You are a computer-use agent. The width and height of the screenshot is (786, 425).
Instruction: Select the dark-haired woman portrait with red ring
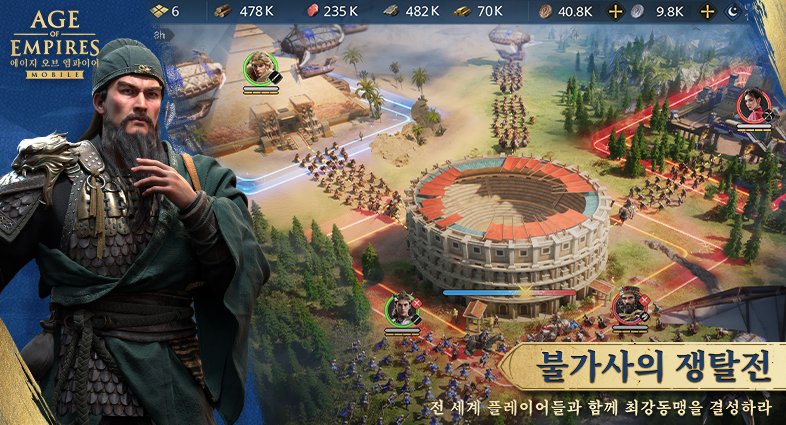pos(753,104)
